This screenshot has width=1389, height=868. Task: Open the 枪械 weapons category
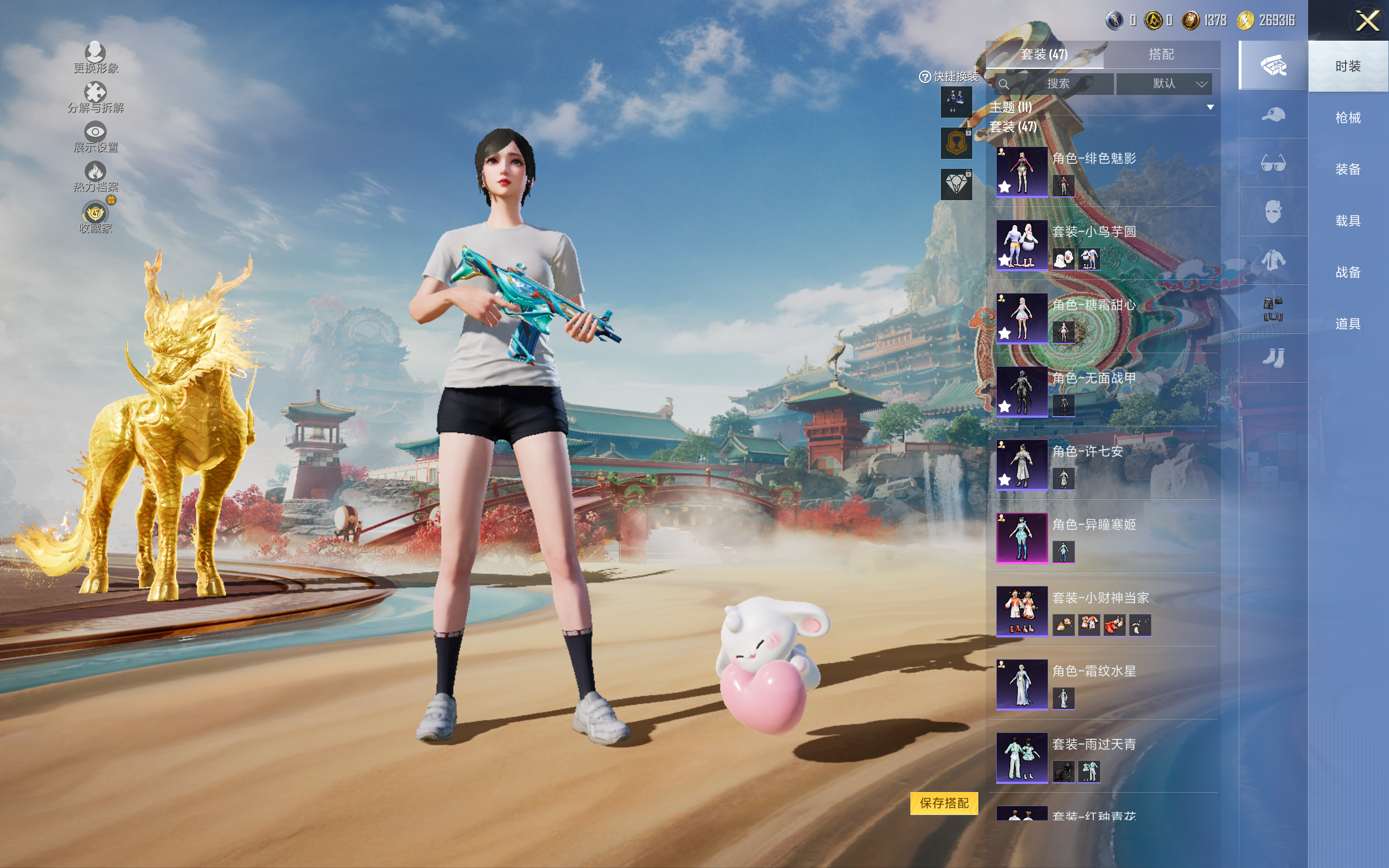(1348, 118)
